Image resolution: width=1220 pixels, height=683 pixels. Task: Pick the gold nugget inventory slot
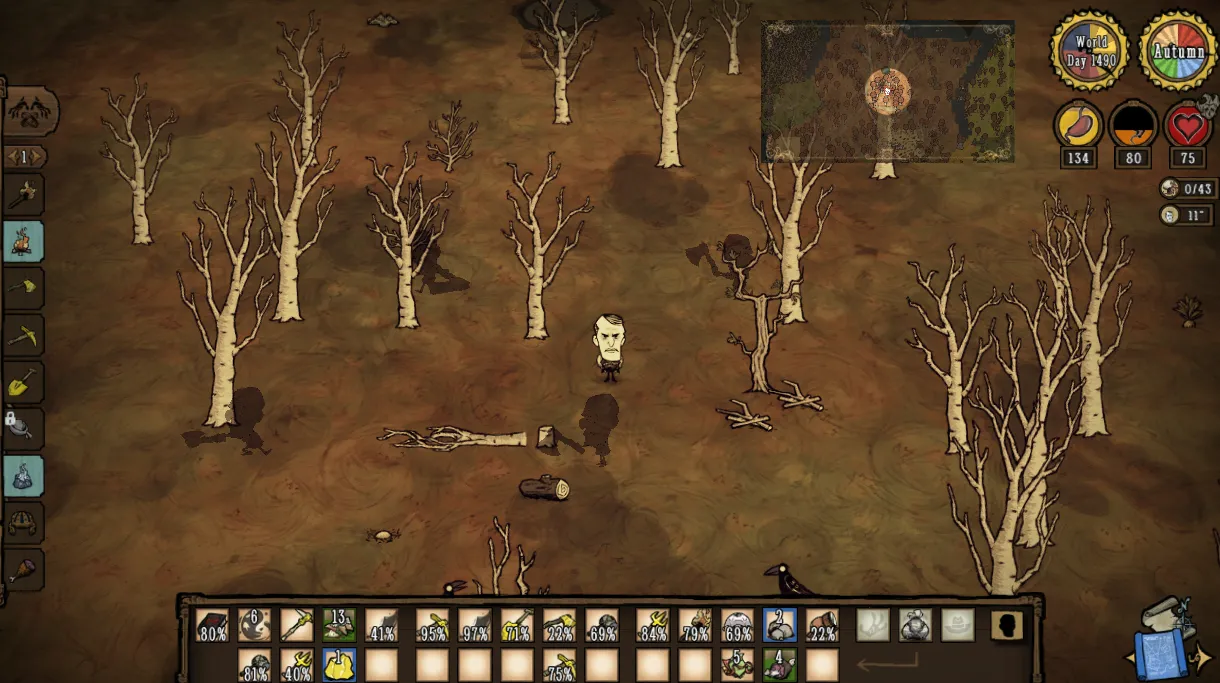[x=339, y=665]
